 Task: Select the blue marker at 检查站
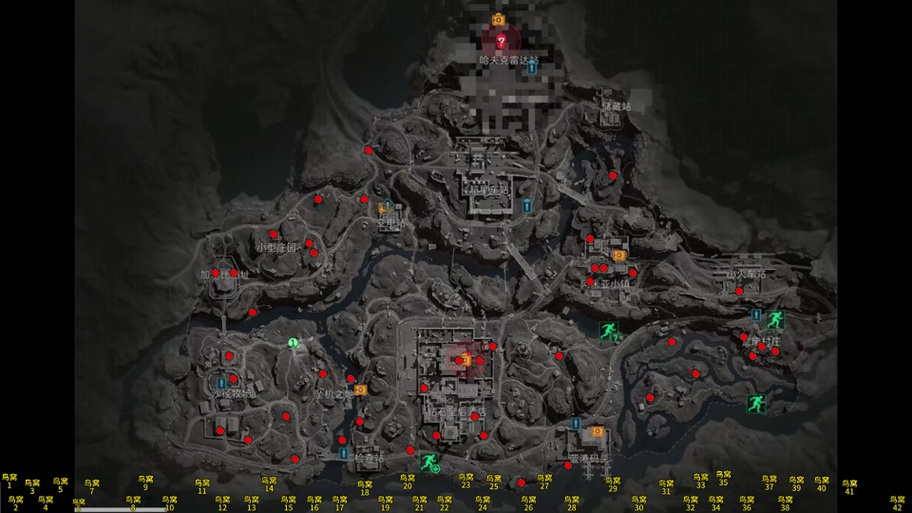click(x=344, y=454)
